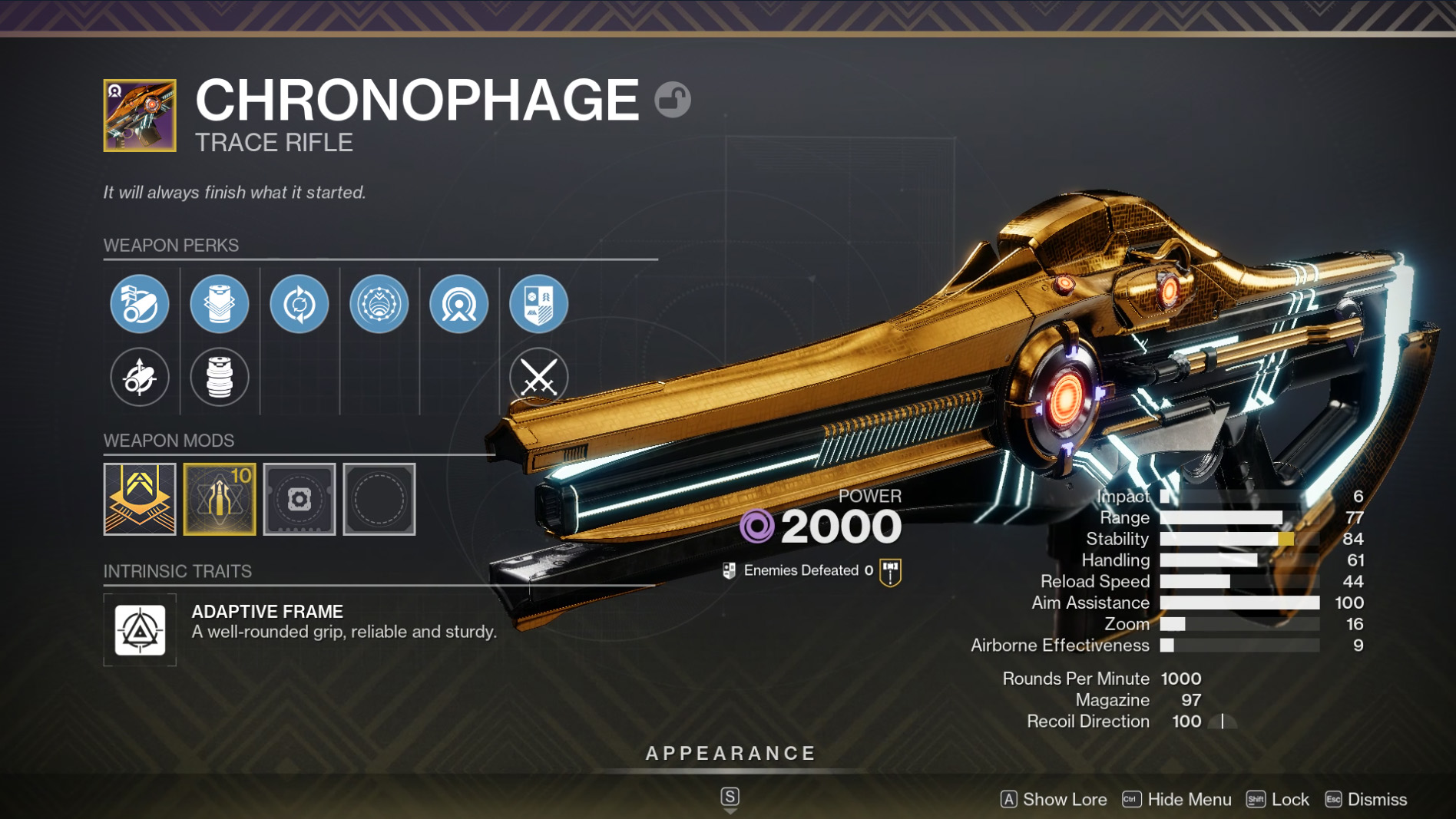Toggle the lock icon beside the Chronophage name

click(x=673, y=100)
